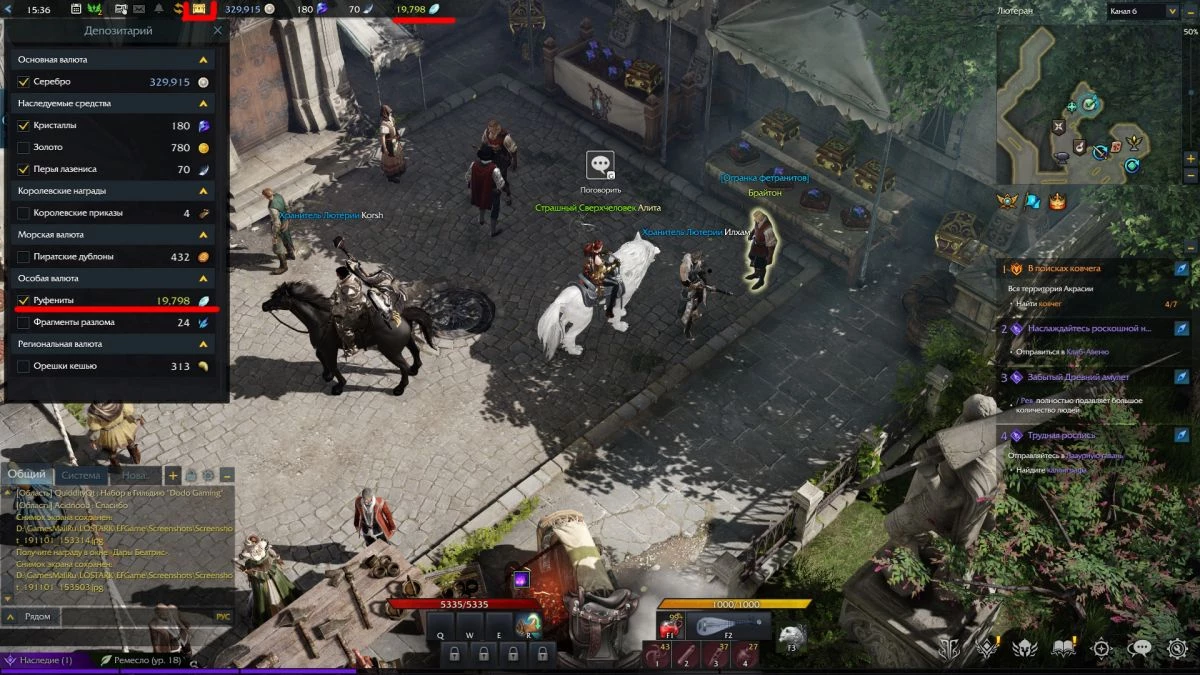The width and height of the screenshot is (1200, 675).
Task: Check the Фрагменты разлома checkbox
Action: [x=24, y=323]
